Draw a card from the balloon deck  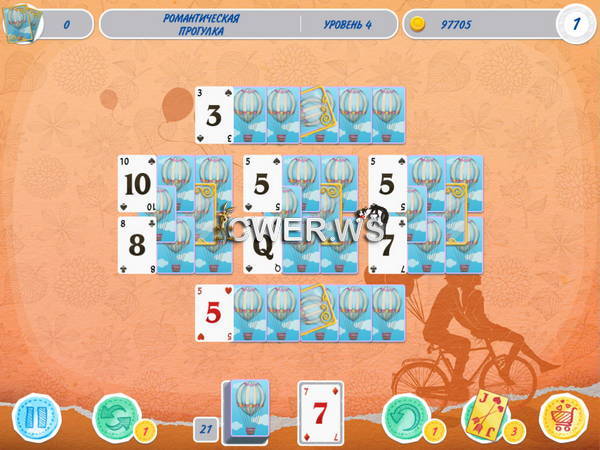point(245,411)
